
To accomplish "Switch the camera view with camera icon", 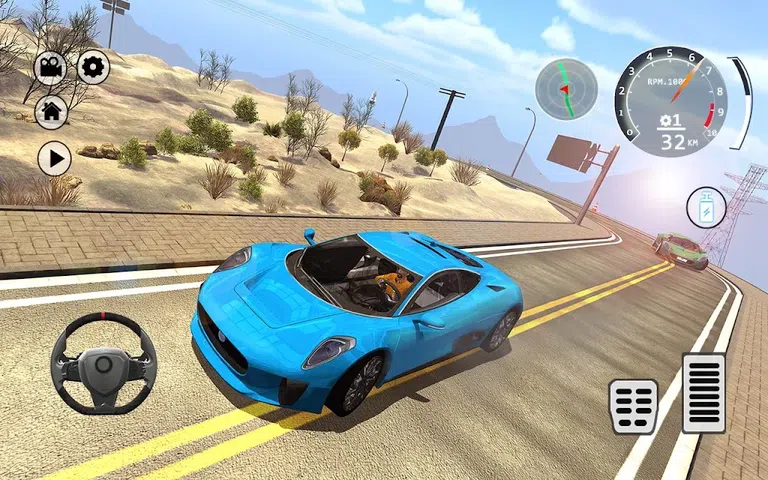I will 51,68.
